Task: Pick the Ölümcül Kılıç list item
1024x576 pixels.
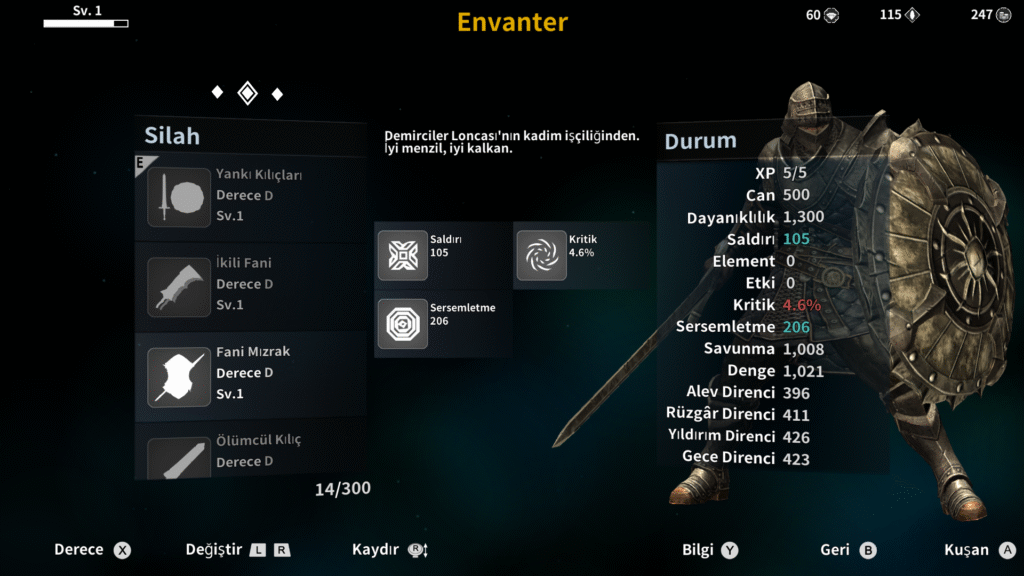Action: 250,453
